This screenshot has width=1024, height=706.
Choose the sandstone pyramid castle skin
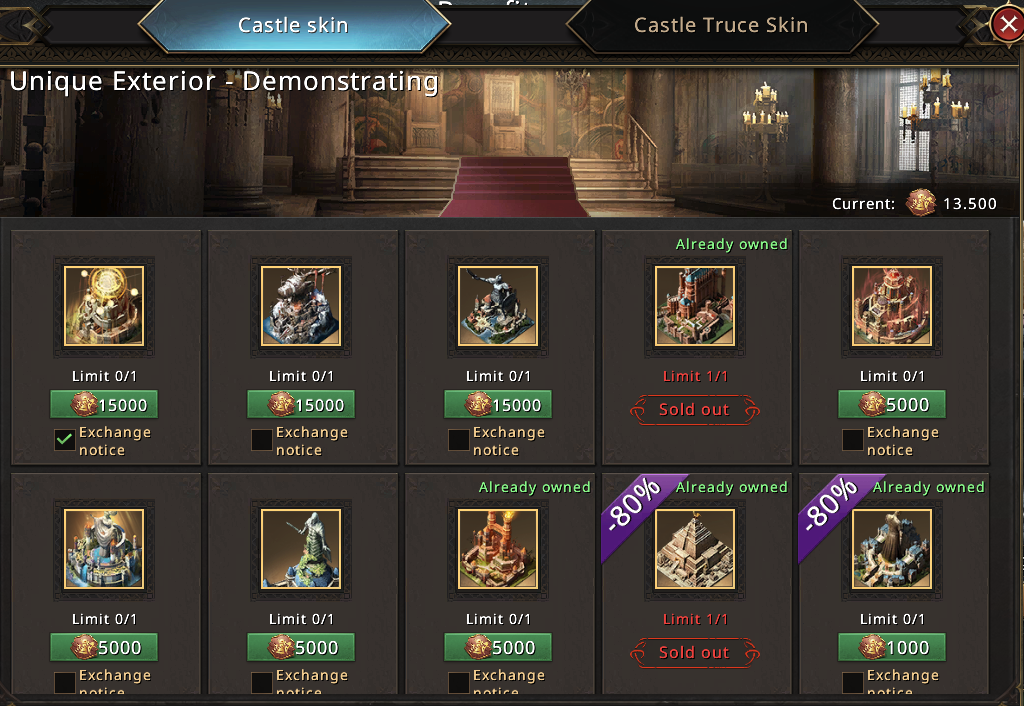(695, 548)
